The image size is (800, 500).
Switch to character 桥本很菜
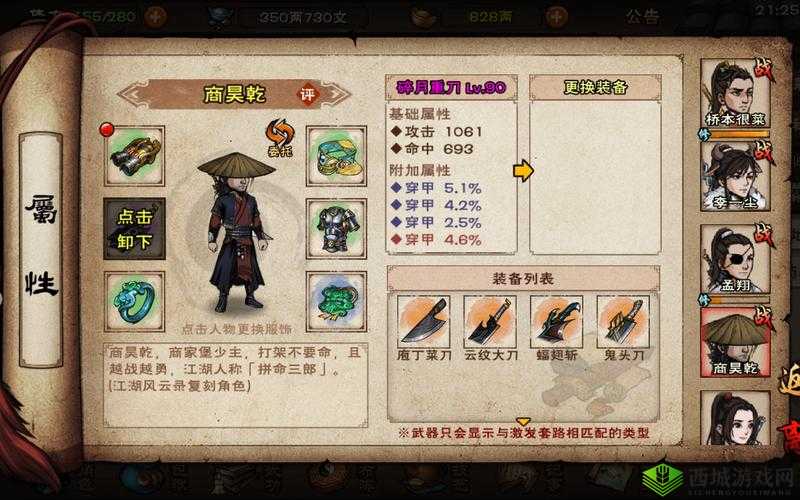[734, 93]
